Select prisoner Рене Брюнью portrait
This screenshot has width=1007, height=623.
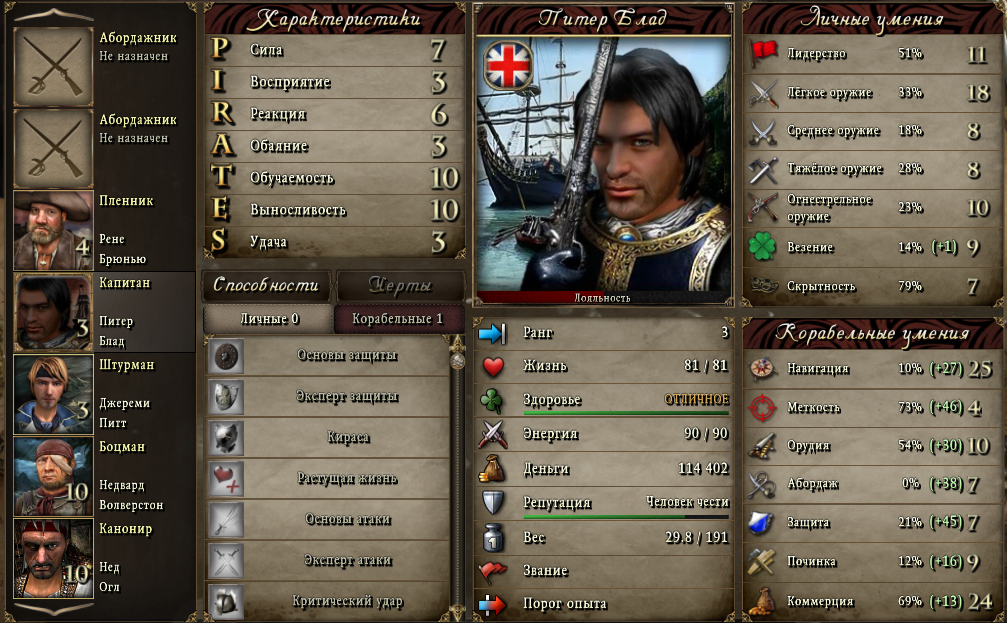pyautogui.click(x=53, y=230)
